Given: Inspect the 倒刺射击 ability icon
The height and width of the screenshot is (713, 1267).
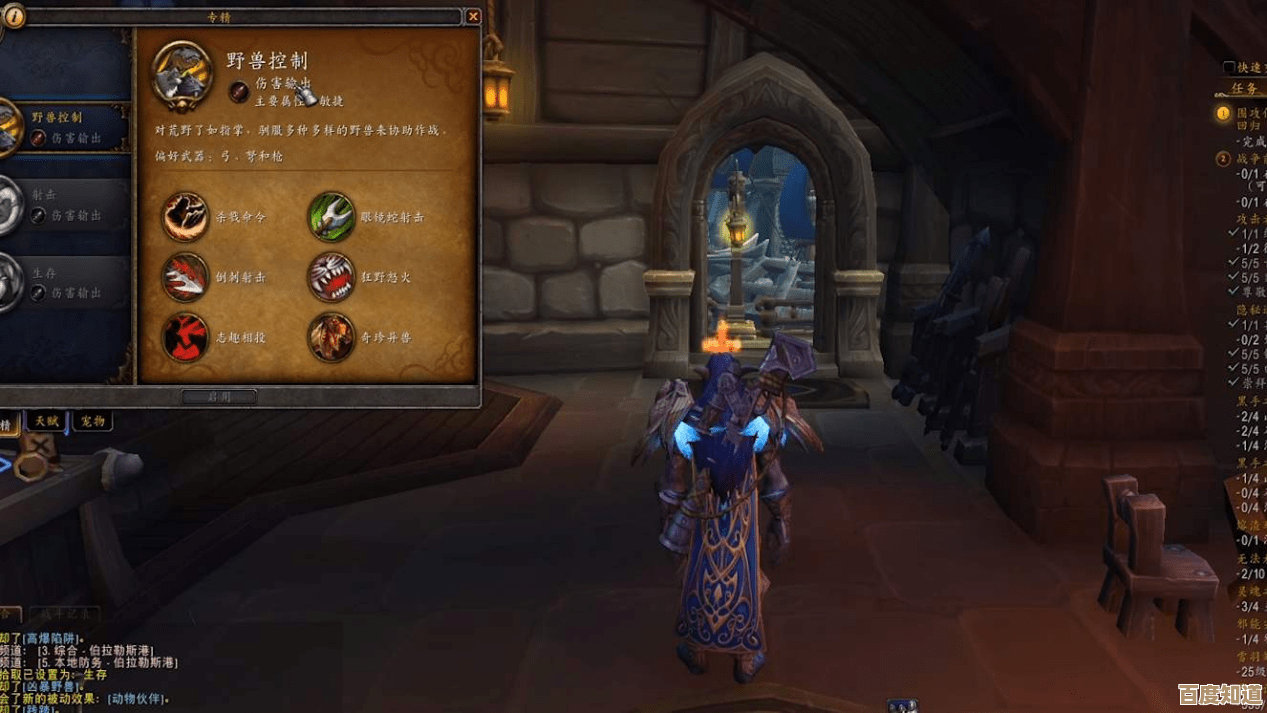Looking at the screenshot, I should (185, 277).
